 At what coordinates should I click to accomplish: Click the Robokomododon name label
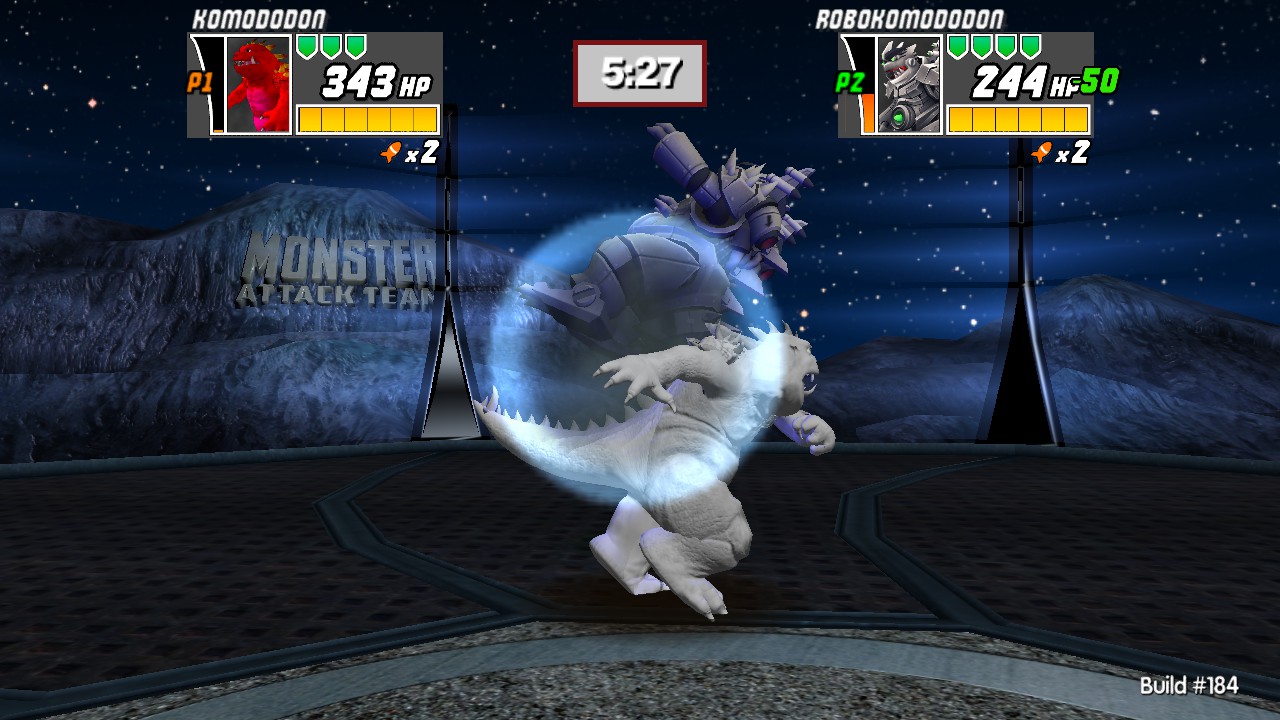(x=913, y=17)
